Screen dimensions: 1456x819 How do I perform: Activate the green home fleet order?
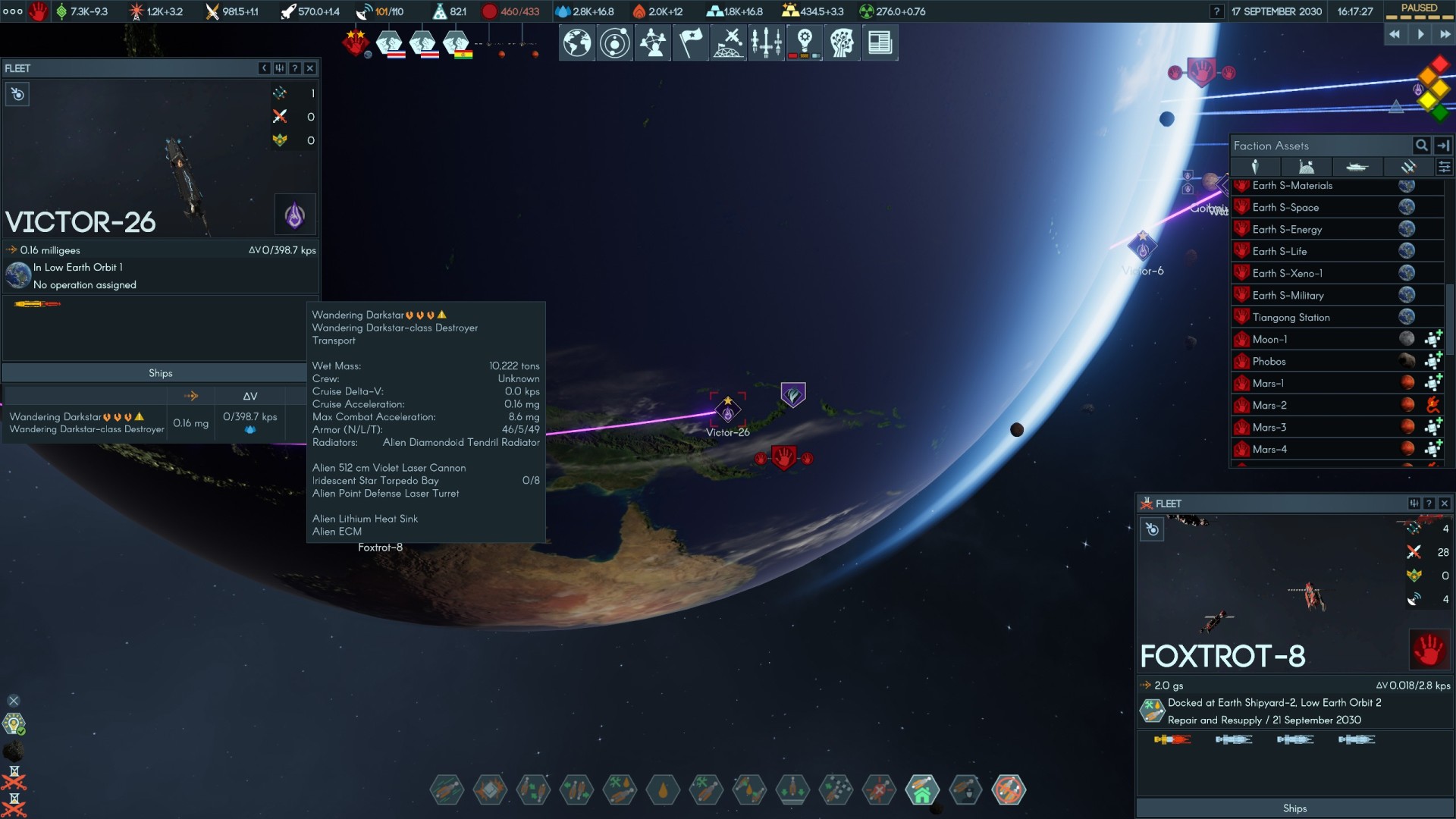[922, 790]
